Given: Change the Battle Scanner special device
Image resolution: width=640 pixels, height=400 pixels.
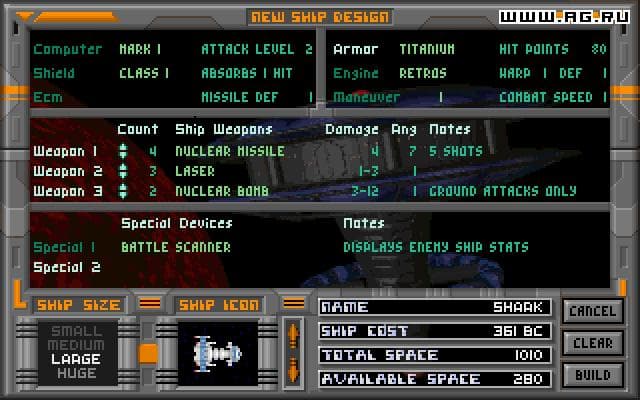Looking at the screenshot, I should [175, 247].
